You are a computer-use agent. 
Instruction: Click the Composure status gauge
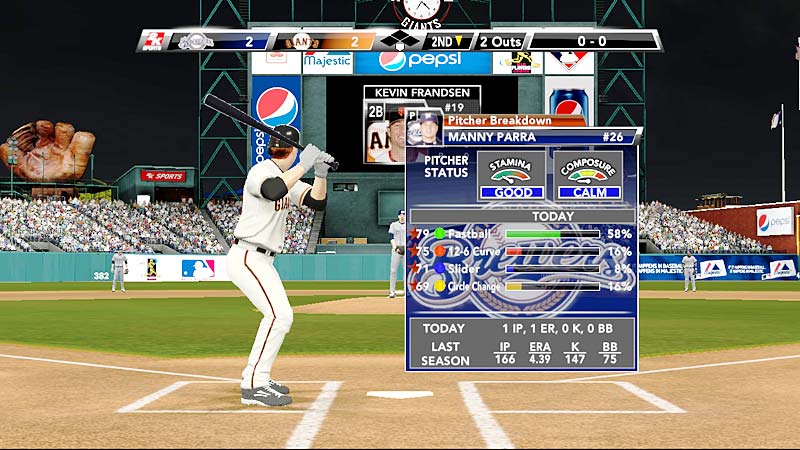[589, 175]
